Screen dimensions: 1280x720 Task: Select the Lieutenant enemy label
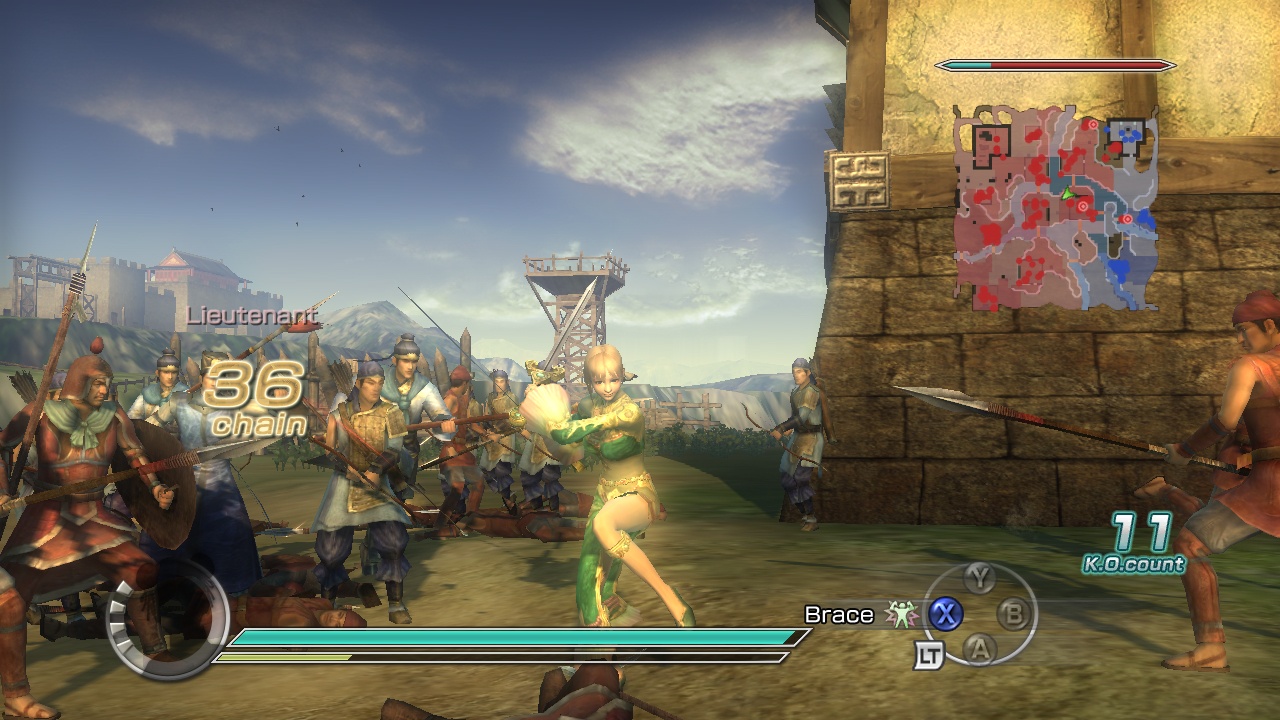click(253, 316)
